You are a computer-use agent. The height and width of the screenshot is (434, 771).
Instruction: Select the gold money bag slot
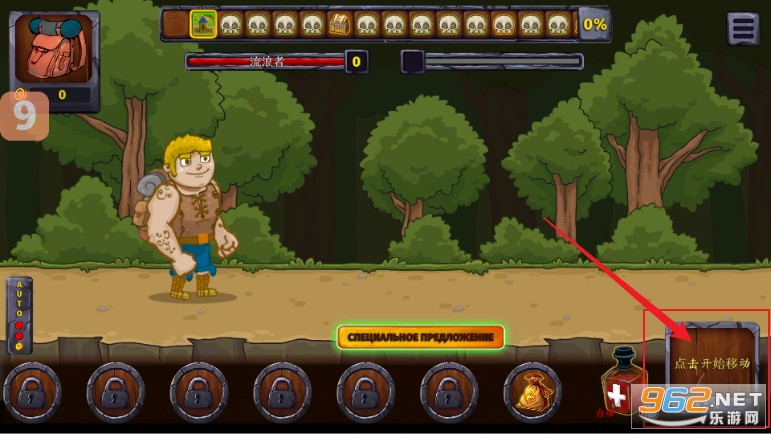point(531,393)
